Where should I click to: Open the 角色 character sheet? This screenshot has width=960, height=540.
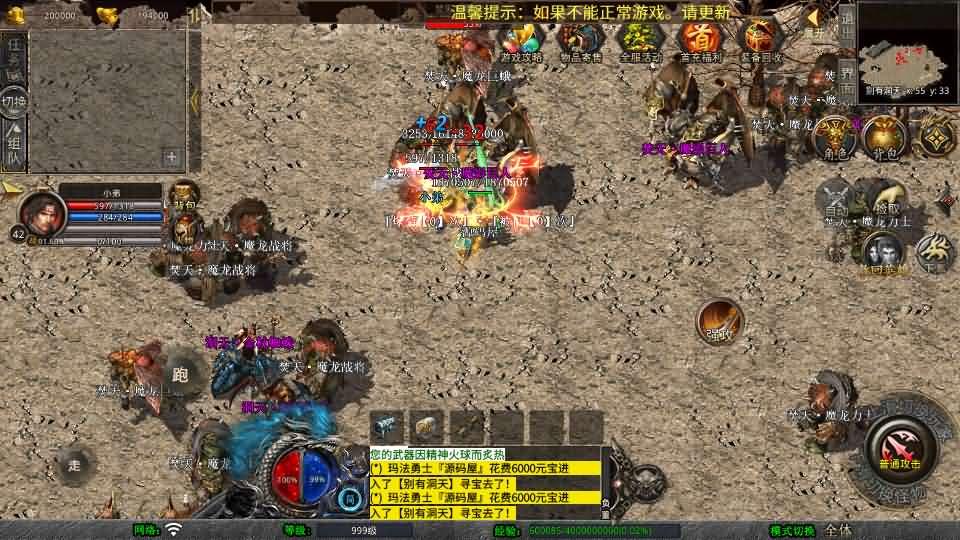833,138
